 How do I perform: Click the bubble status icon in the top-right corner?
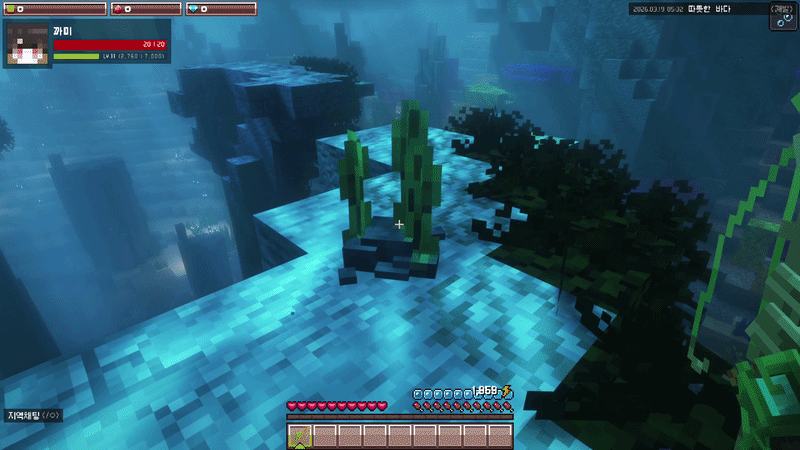click(782, 17)
